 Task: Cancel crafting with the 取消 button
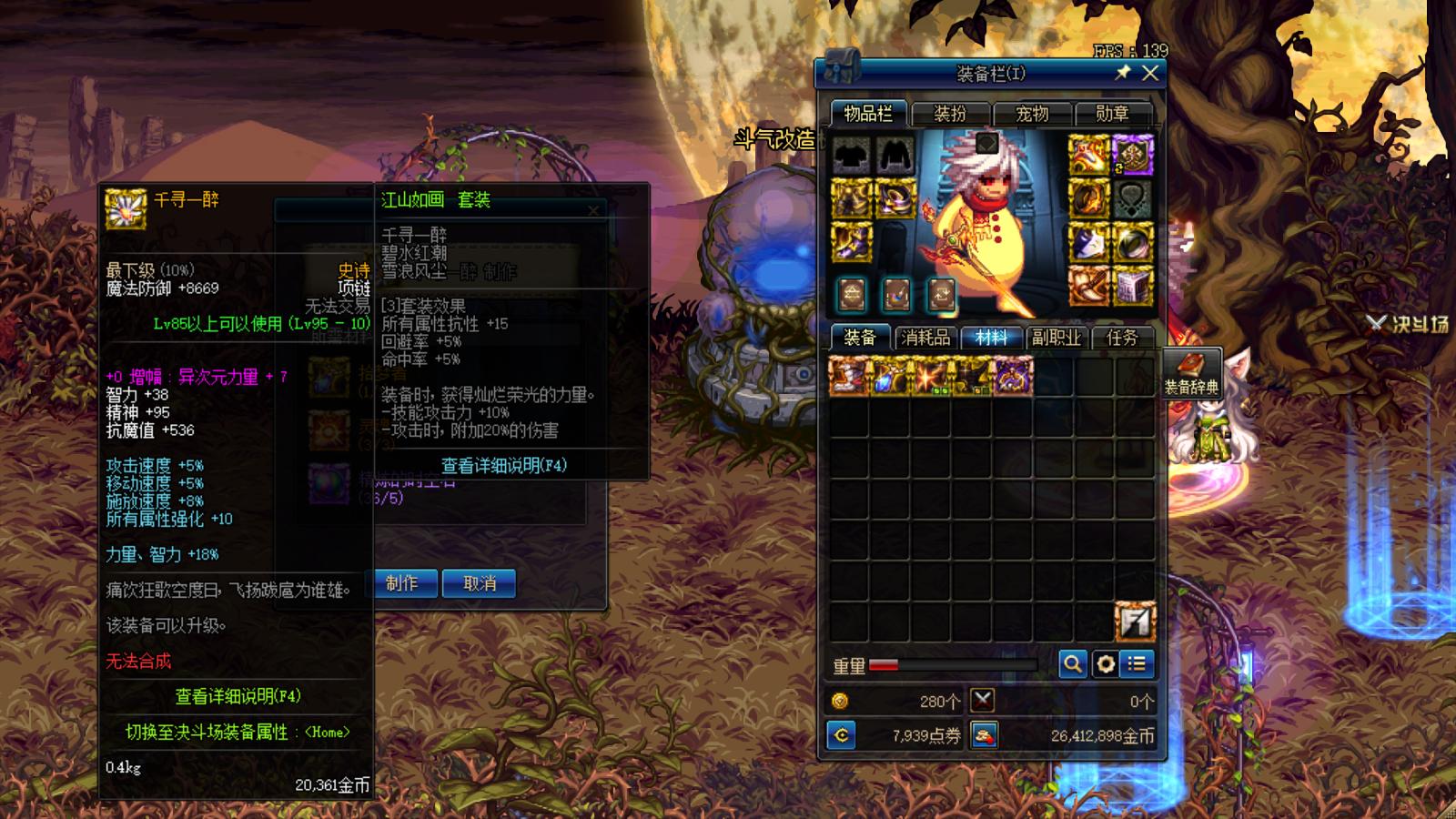[x=480, y=583]
